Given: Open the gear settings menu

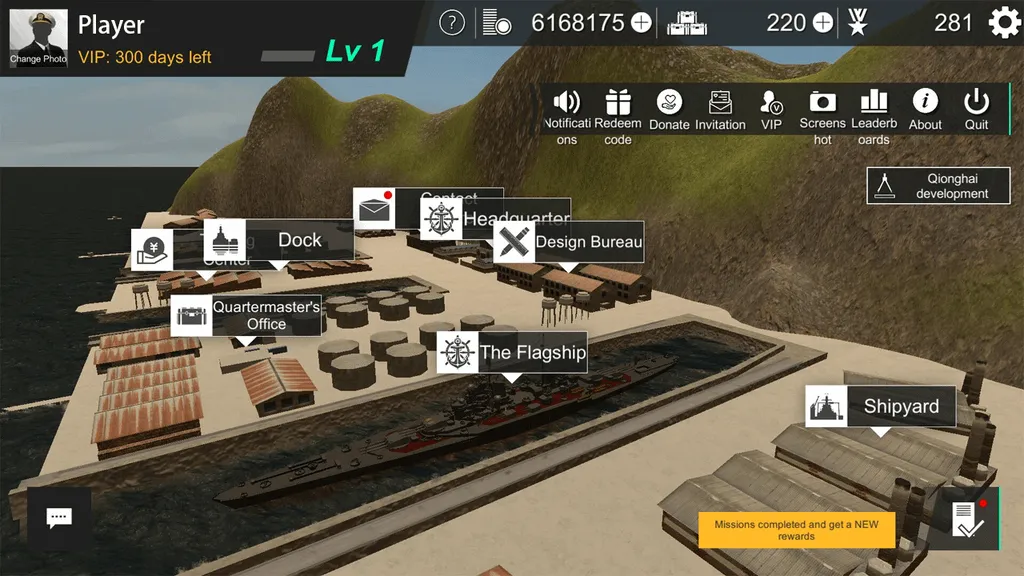Looking at the screenshot, I should click(1003, 22).
